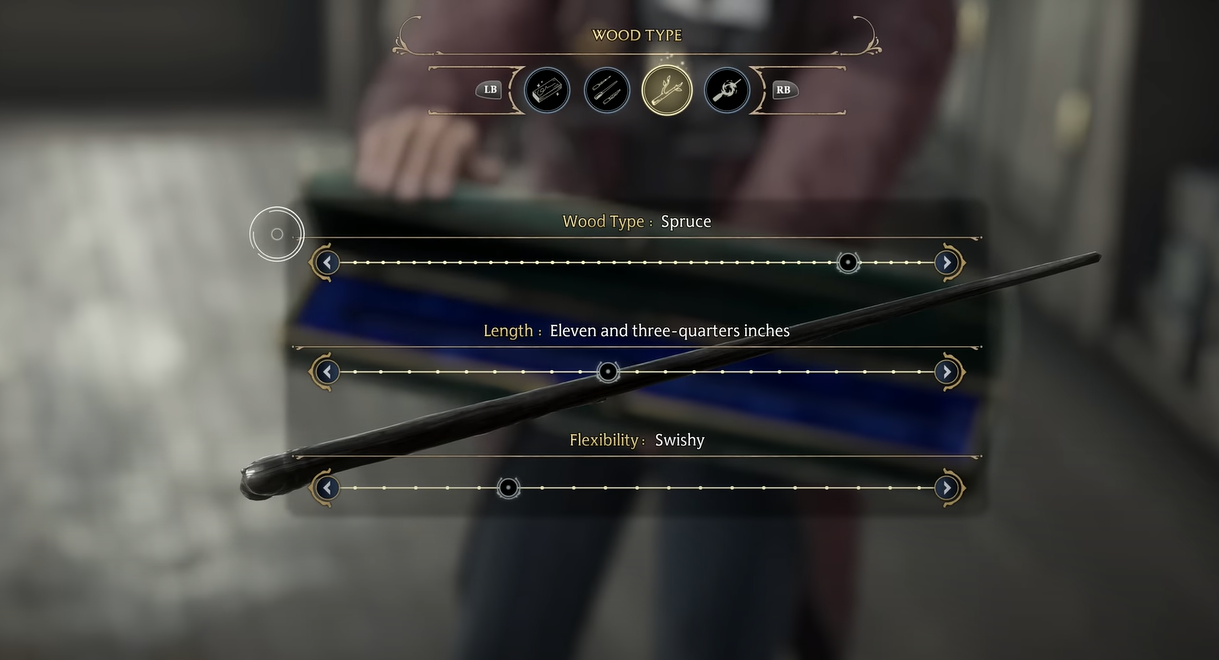
Task: Click the Flexibility slider's left arrow
Action: 326,488
